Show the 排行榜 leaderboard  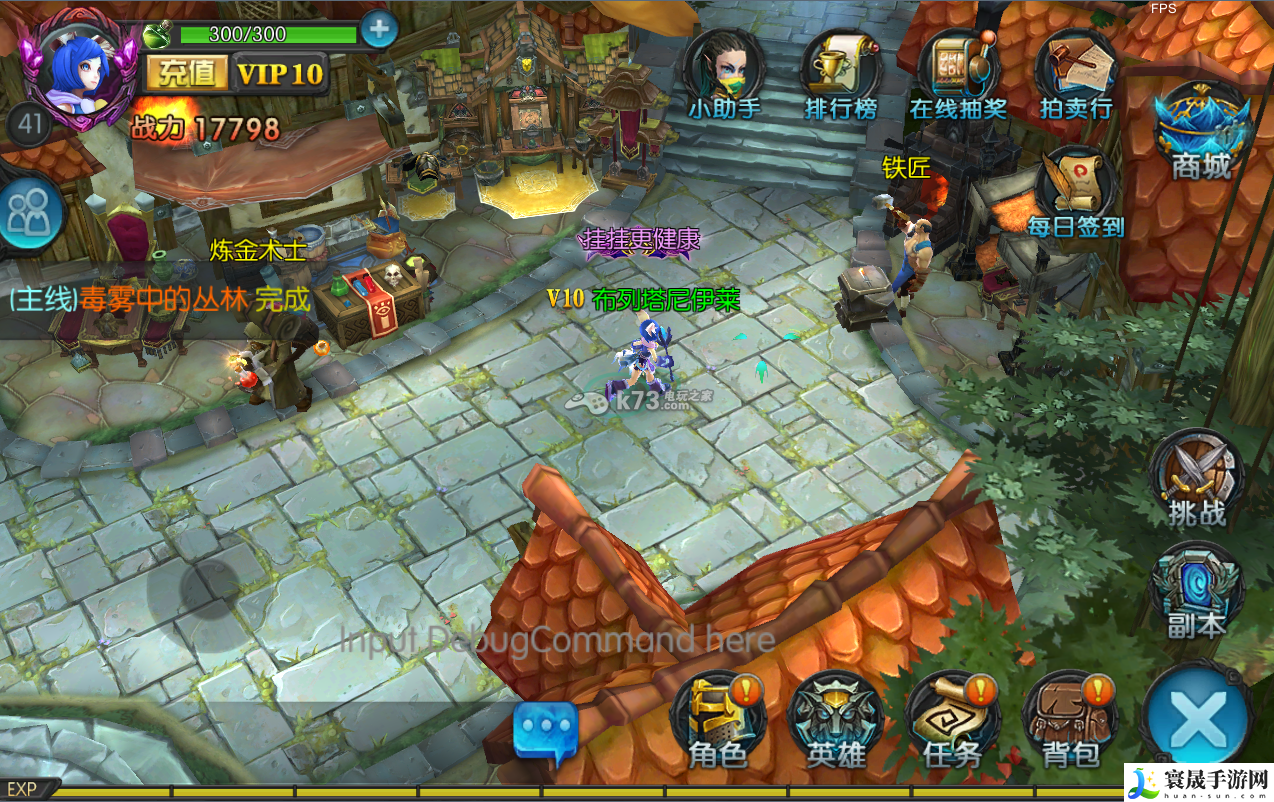[841, 73]
